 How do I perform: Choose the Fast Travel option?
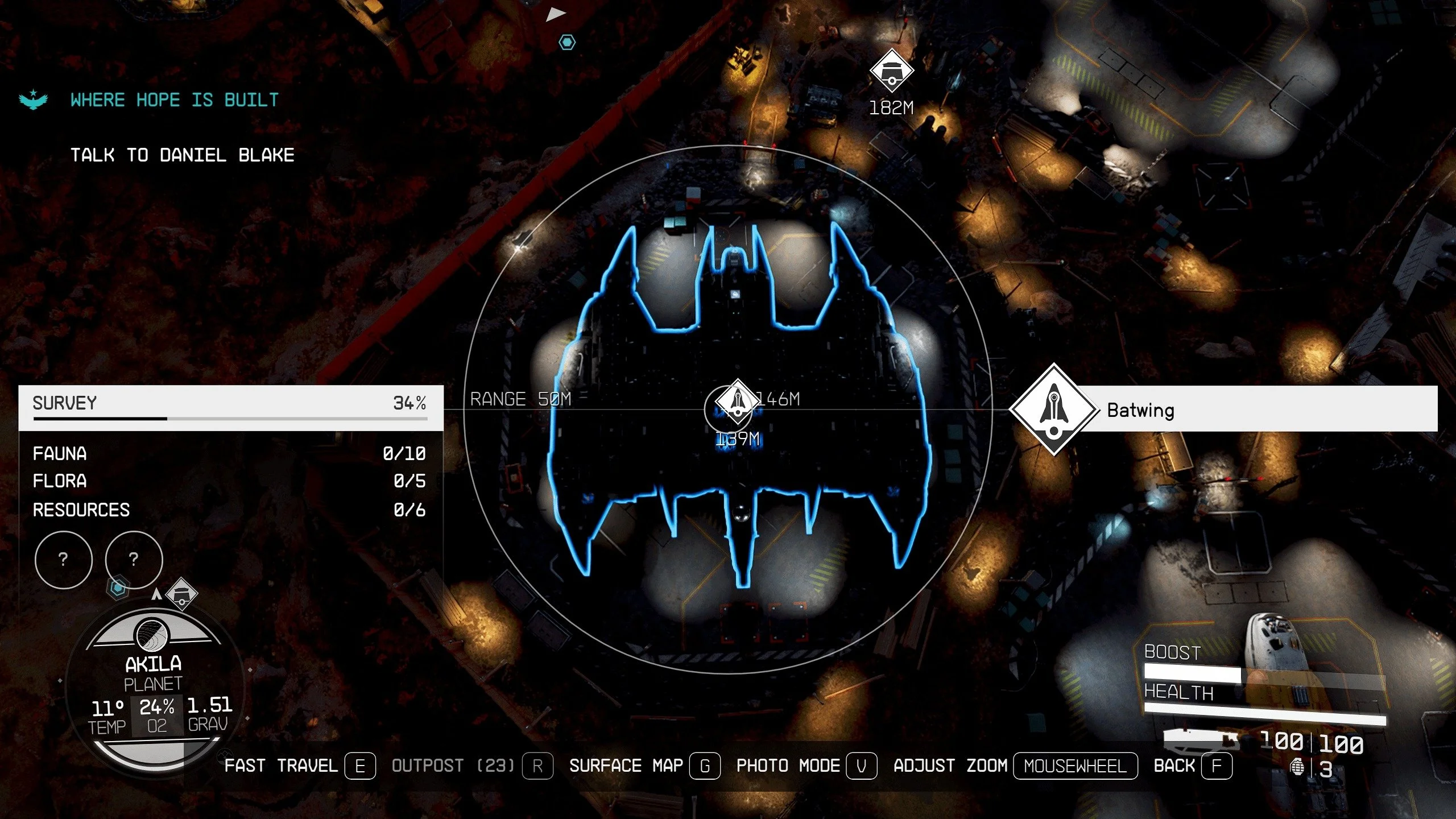300,766
